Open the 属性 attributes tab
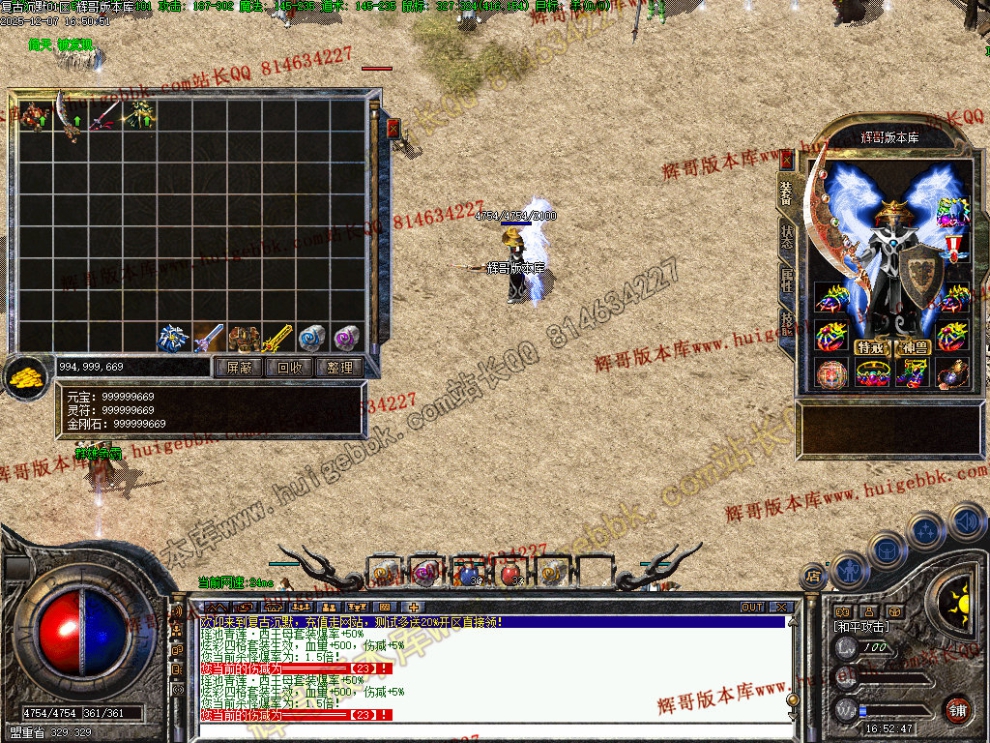The width and height of the screenshot is (990, 743). click(787, 279)
